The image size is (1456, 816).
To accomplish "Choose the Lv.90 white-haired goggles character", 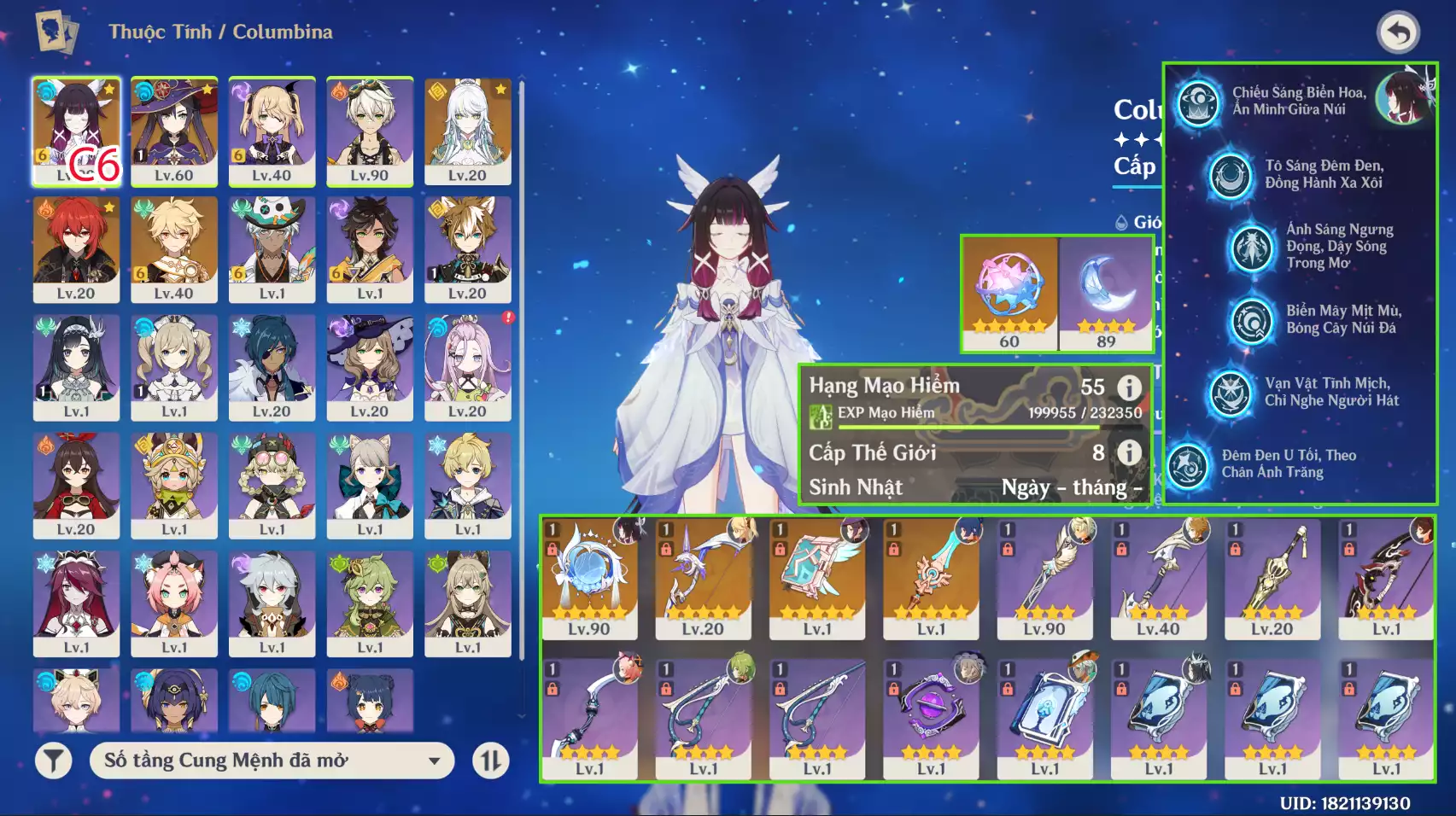I will (x=370, y=130).
